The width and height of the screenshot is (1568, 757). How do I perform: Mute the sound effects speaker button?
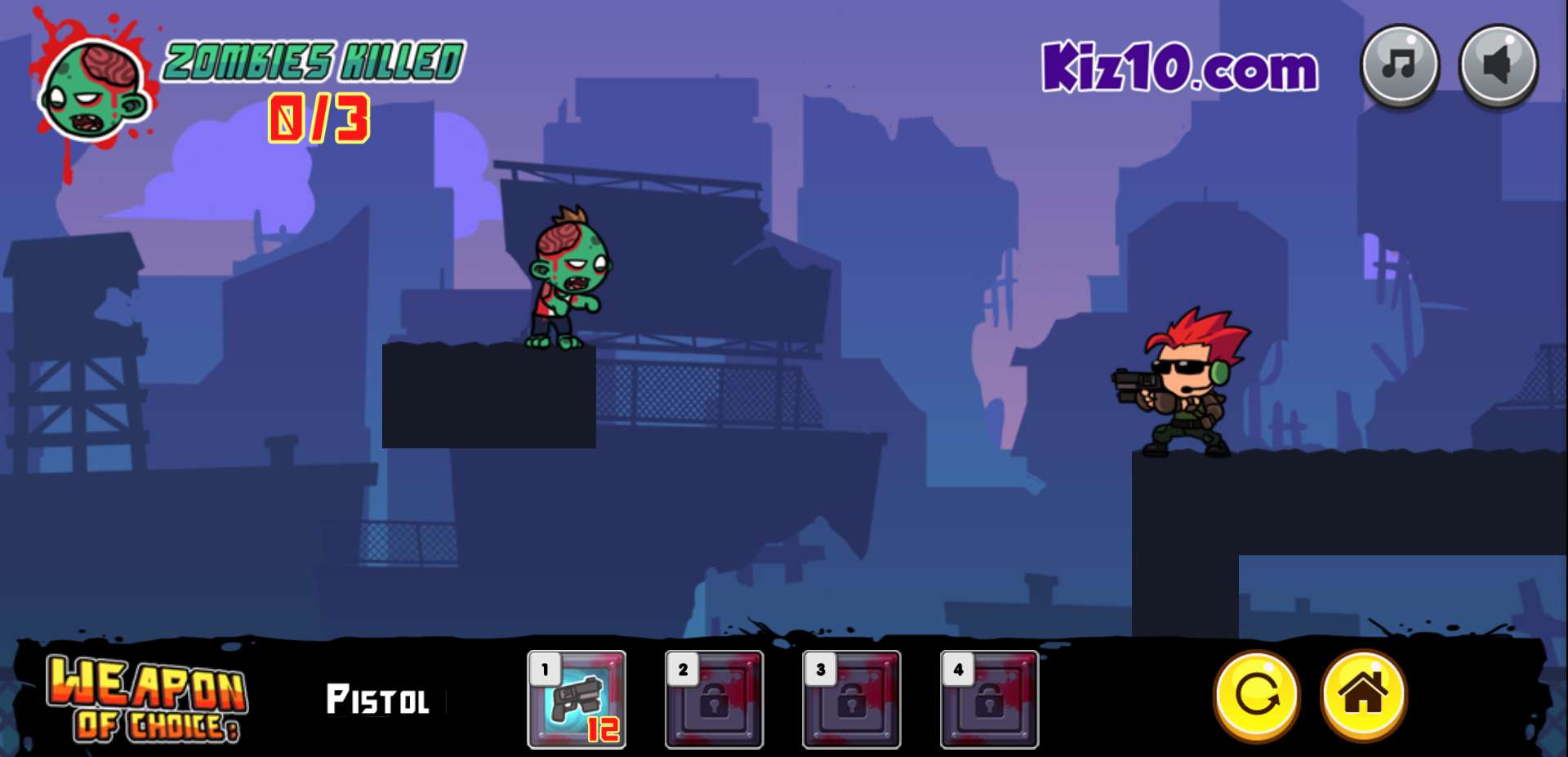[1499, 65]
